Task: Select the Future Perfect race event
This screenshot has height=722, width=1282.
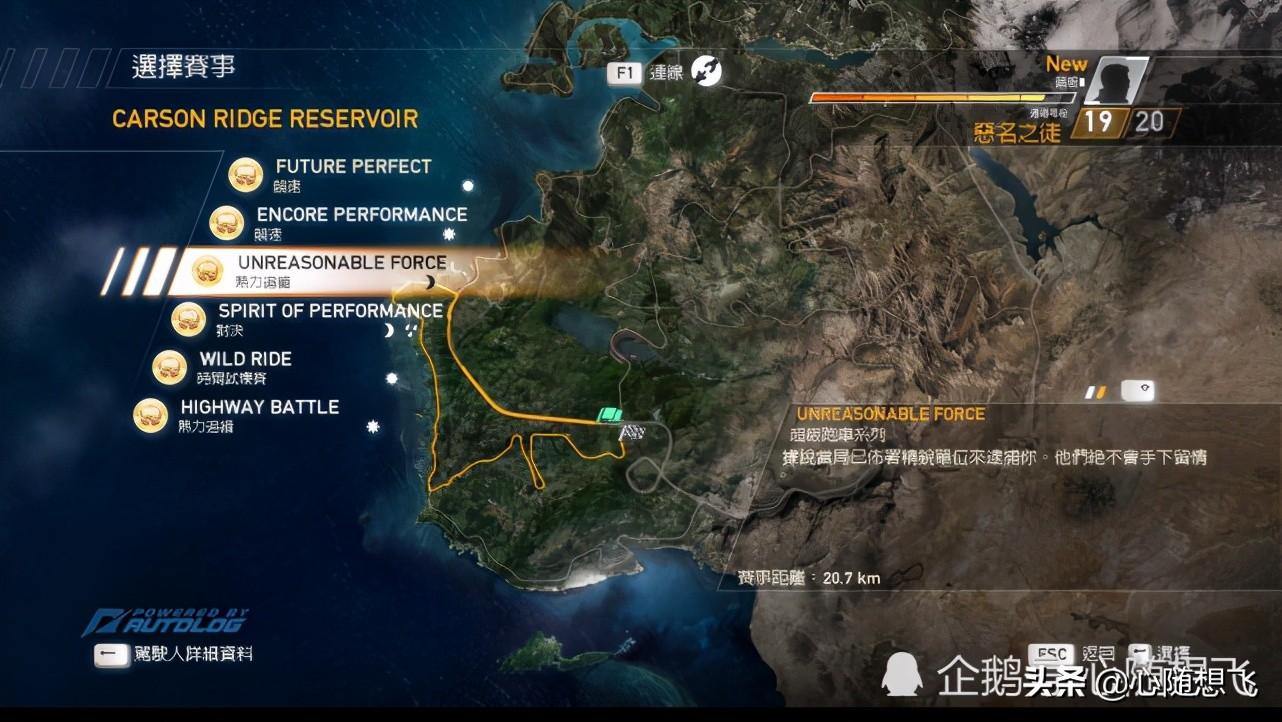Action: pyautogui.click(x=352, y=167)
